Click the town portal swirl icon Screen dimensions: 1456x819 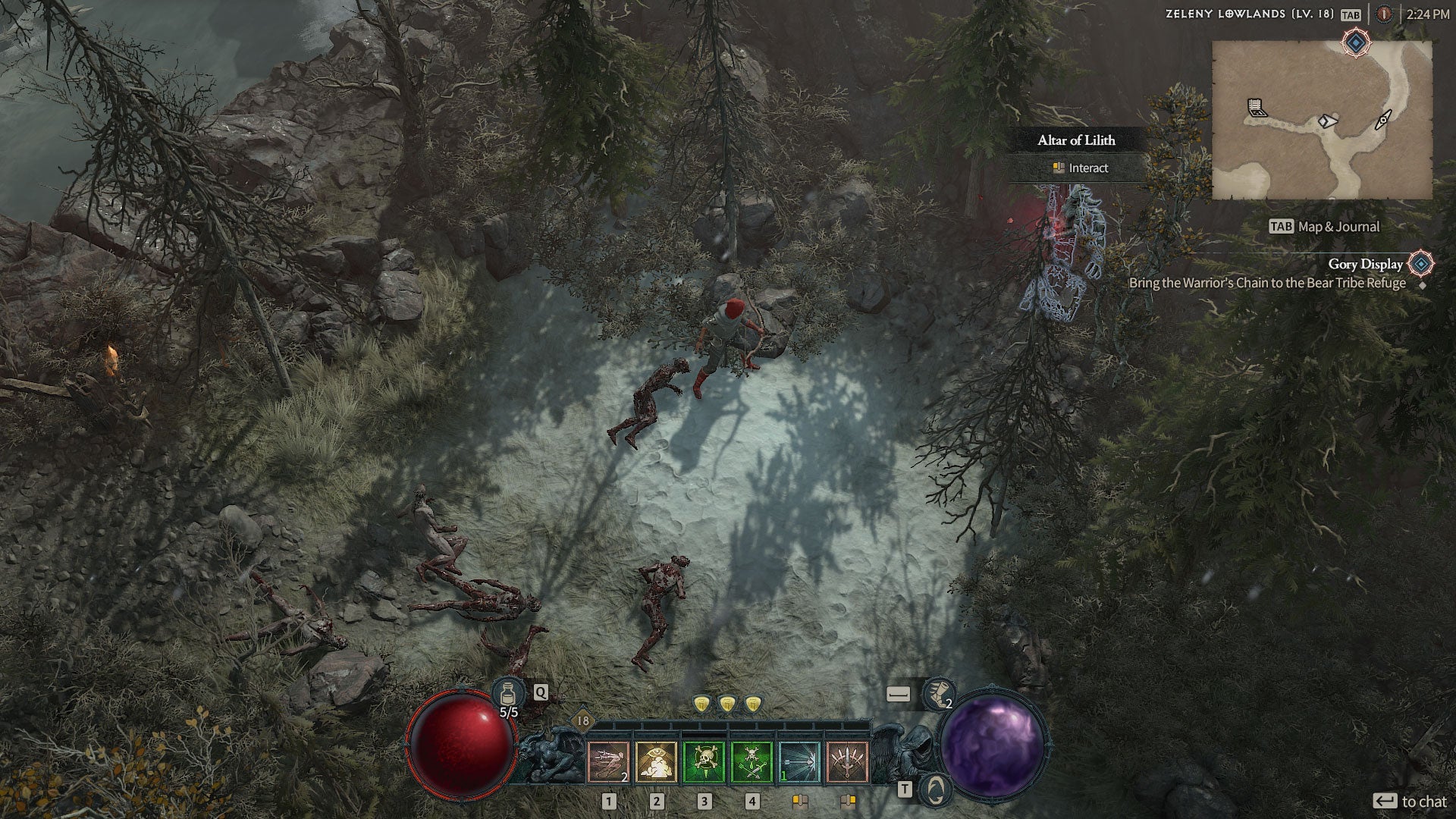point(937,789)
